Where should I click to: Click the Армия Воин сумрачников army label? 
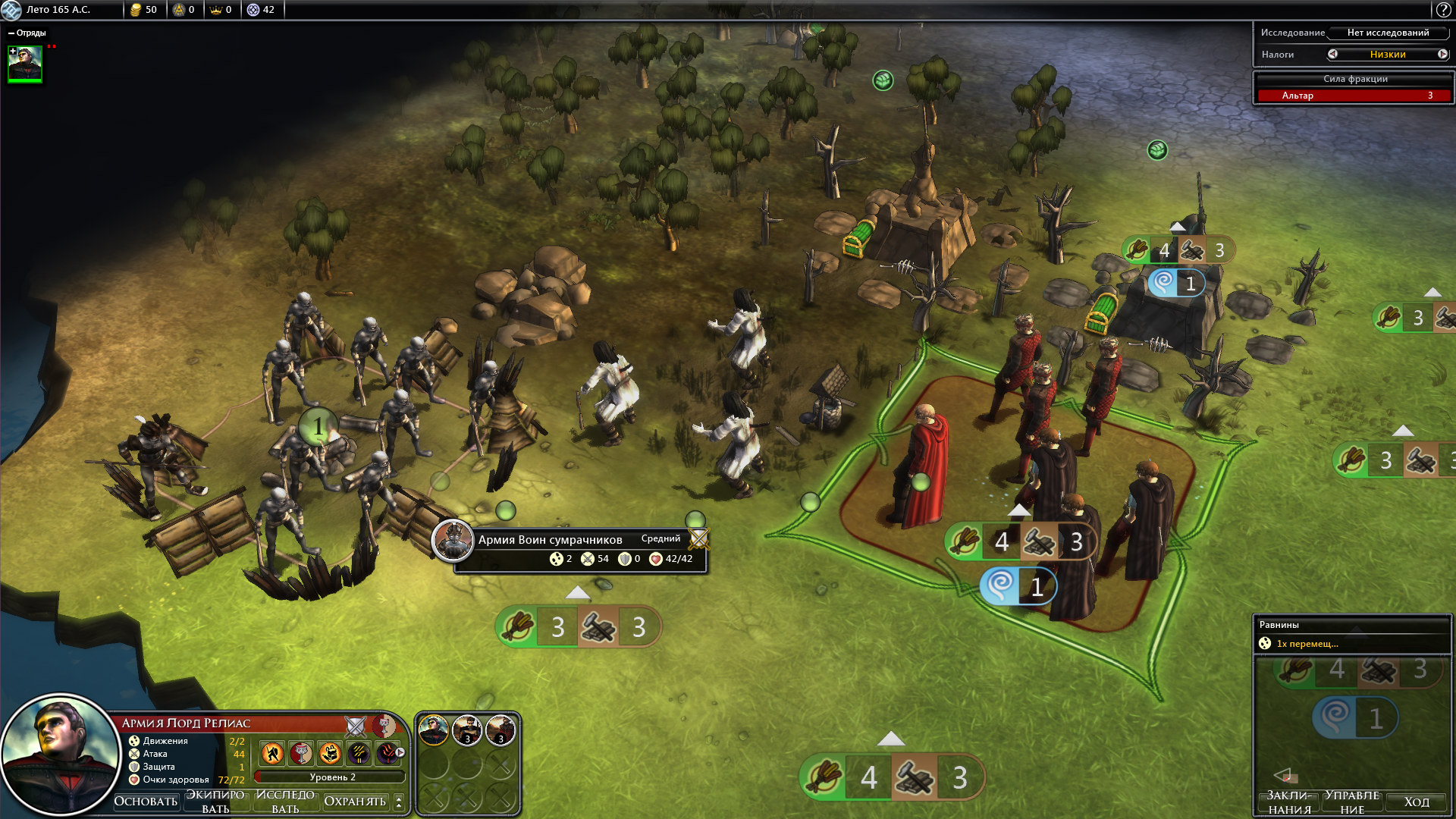pyautogui.click(x=550, y=539)
